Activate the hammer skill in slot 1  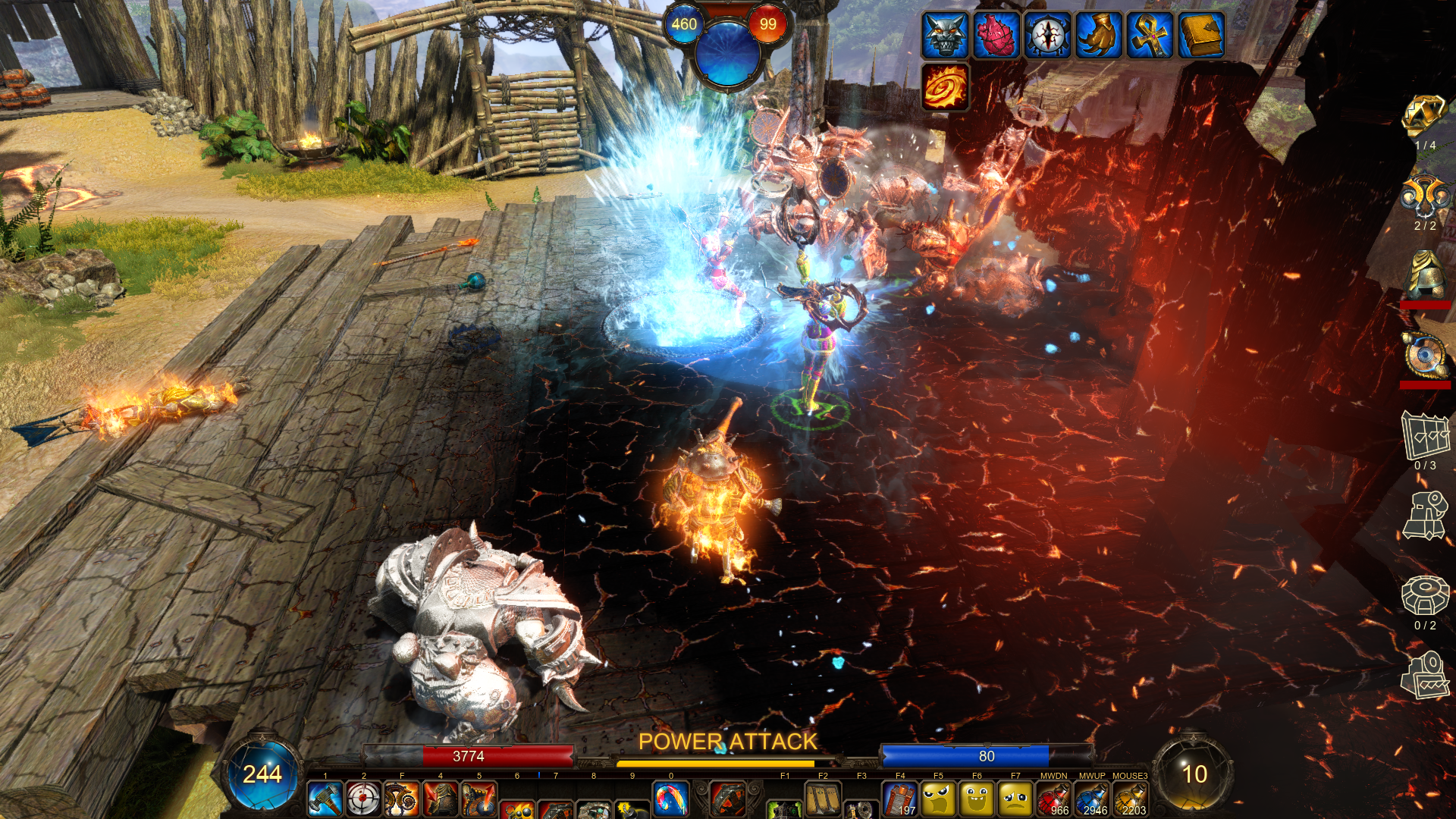tap(325, 799)
